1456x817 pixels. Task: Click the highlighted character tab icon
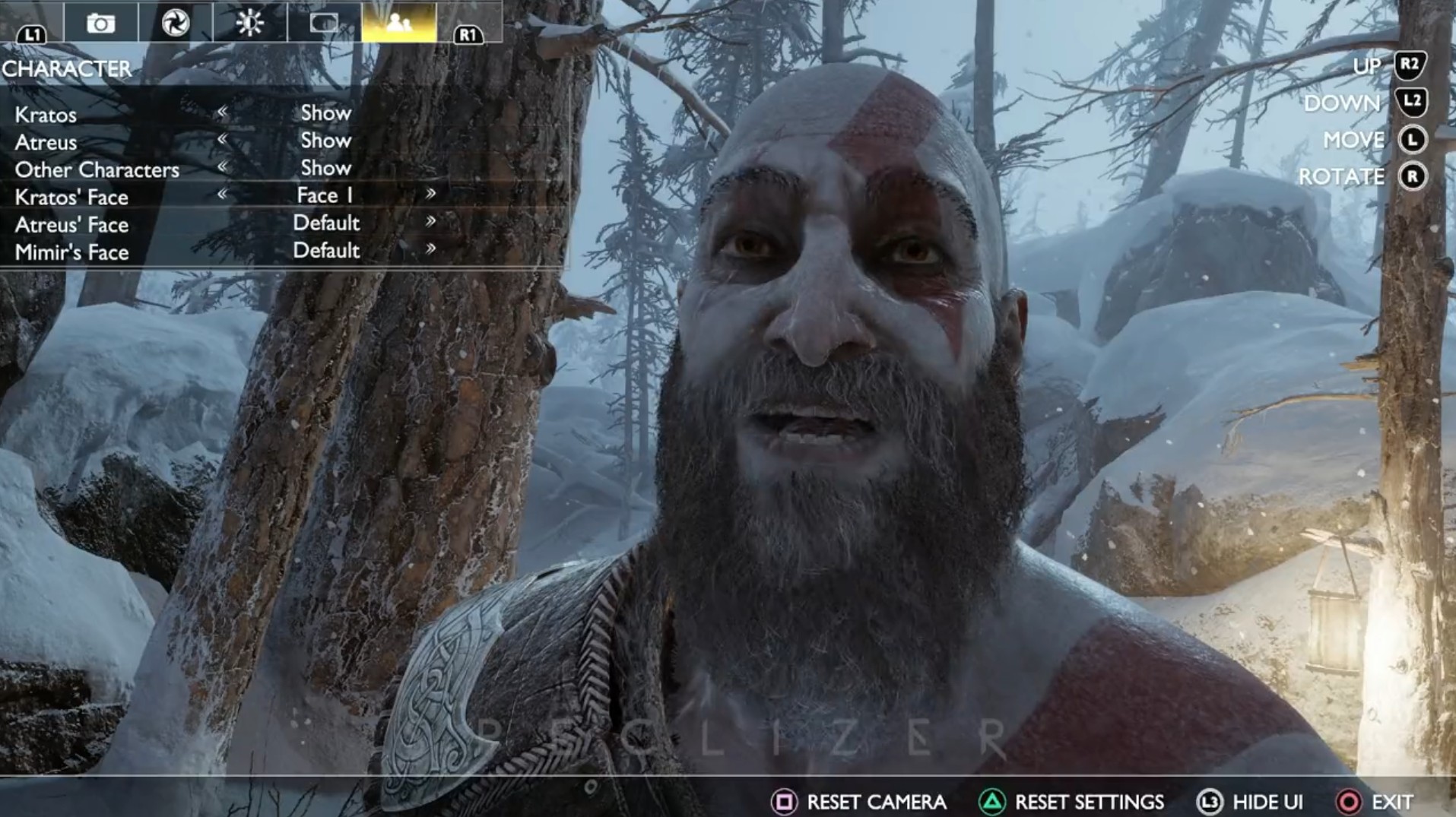tap(401, 23)
